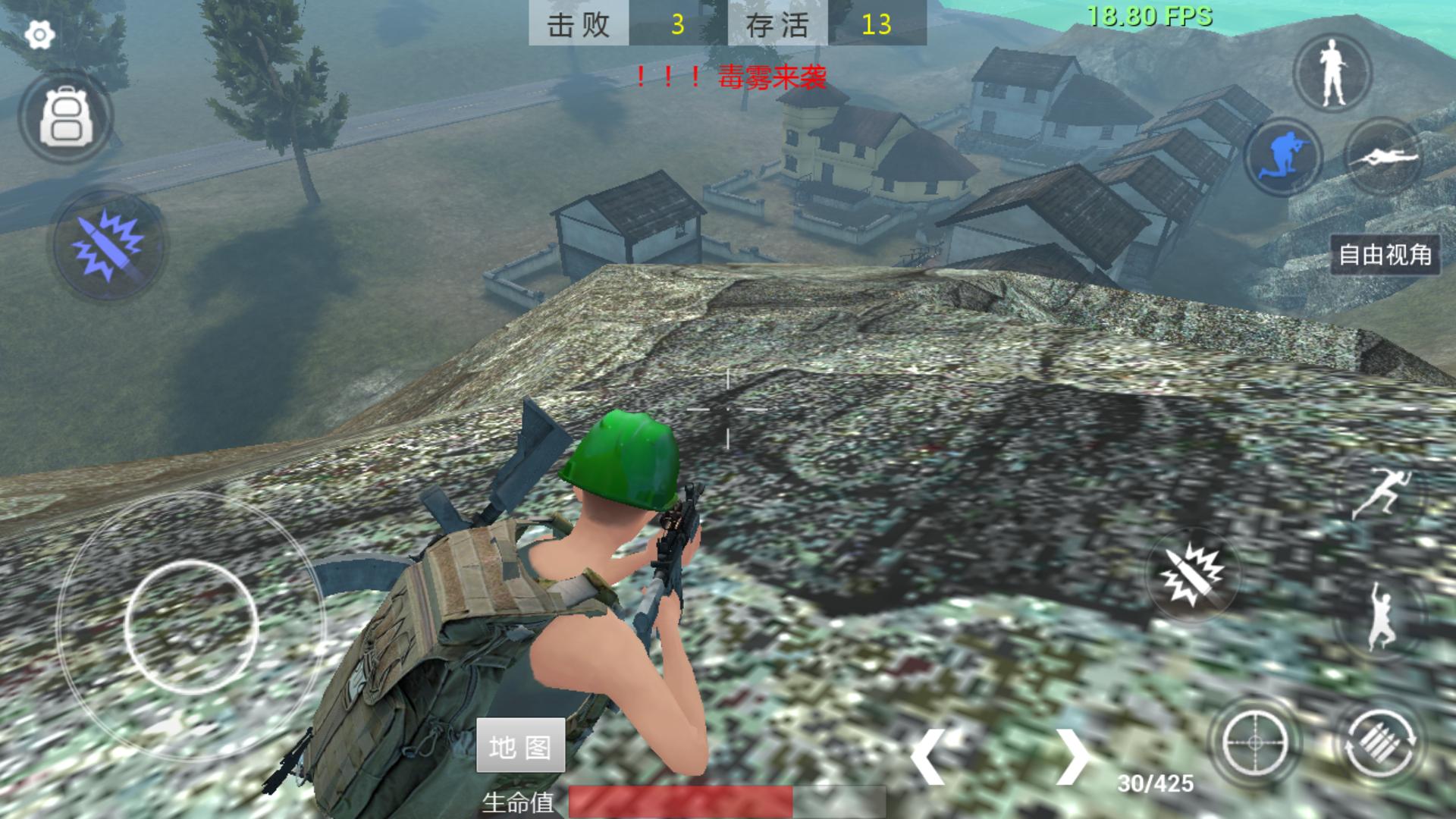Open the settings gear icon
Screen dimensions: 1456x819
tap(39, 35)
